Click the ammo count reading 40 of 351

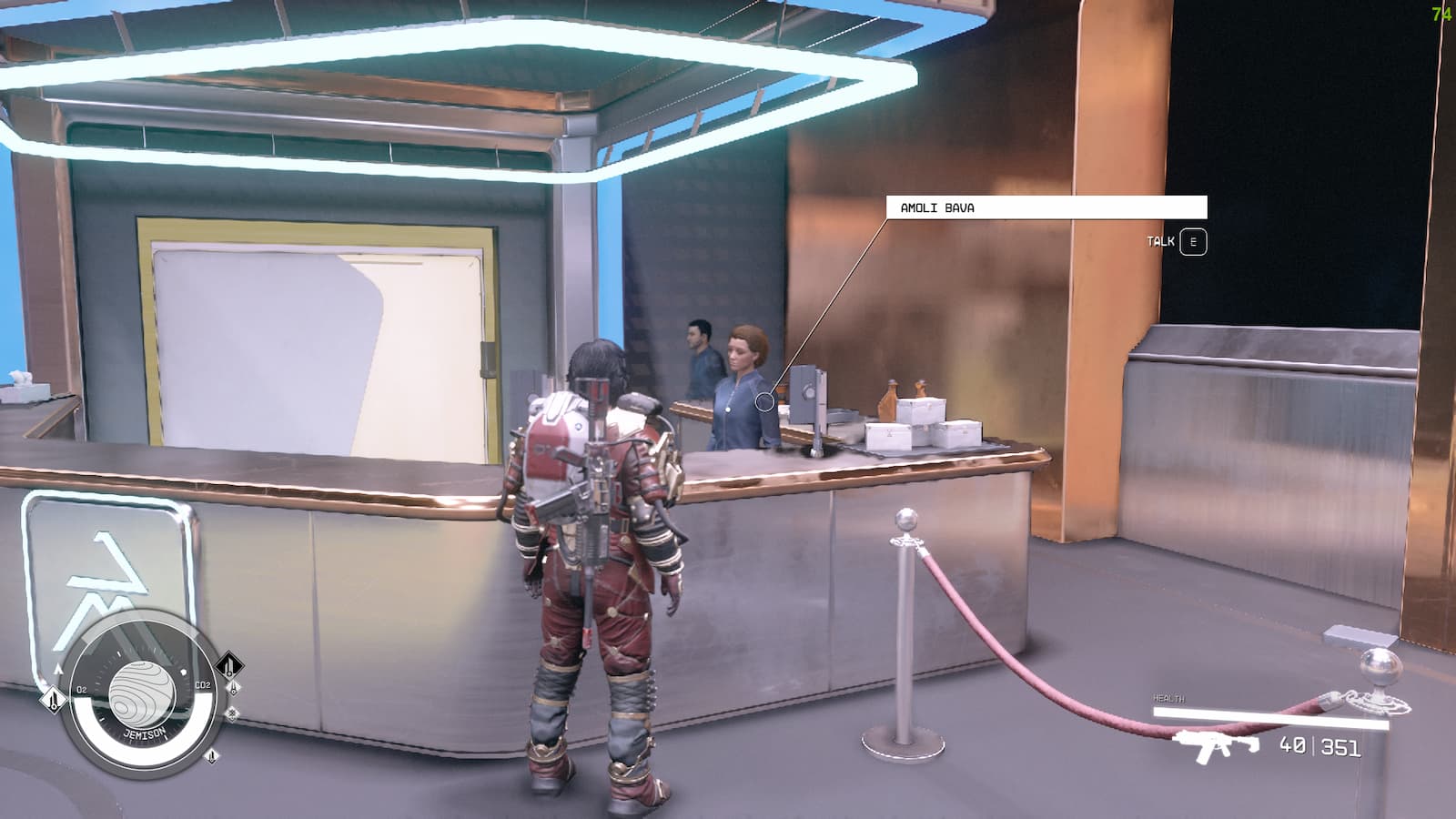1319,746
